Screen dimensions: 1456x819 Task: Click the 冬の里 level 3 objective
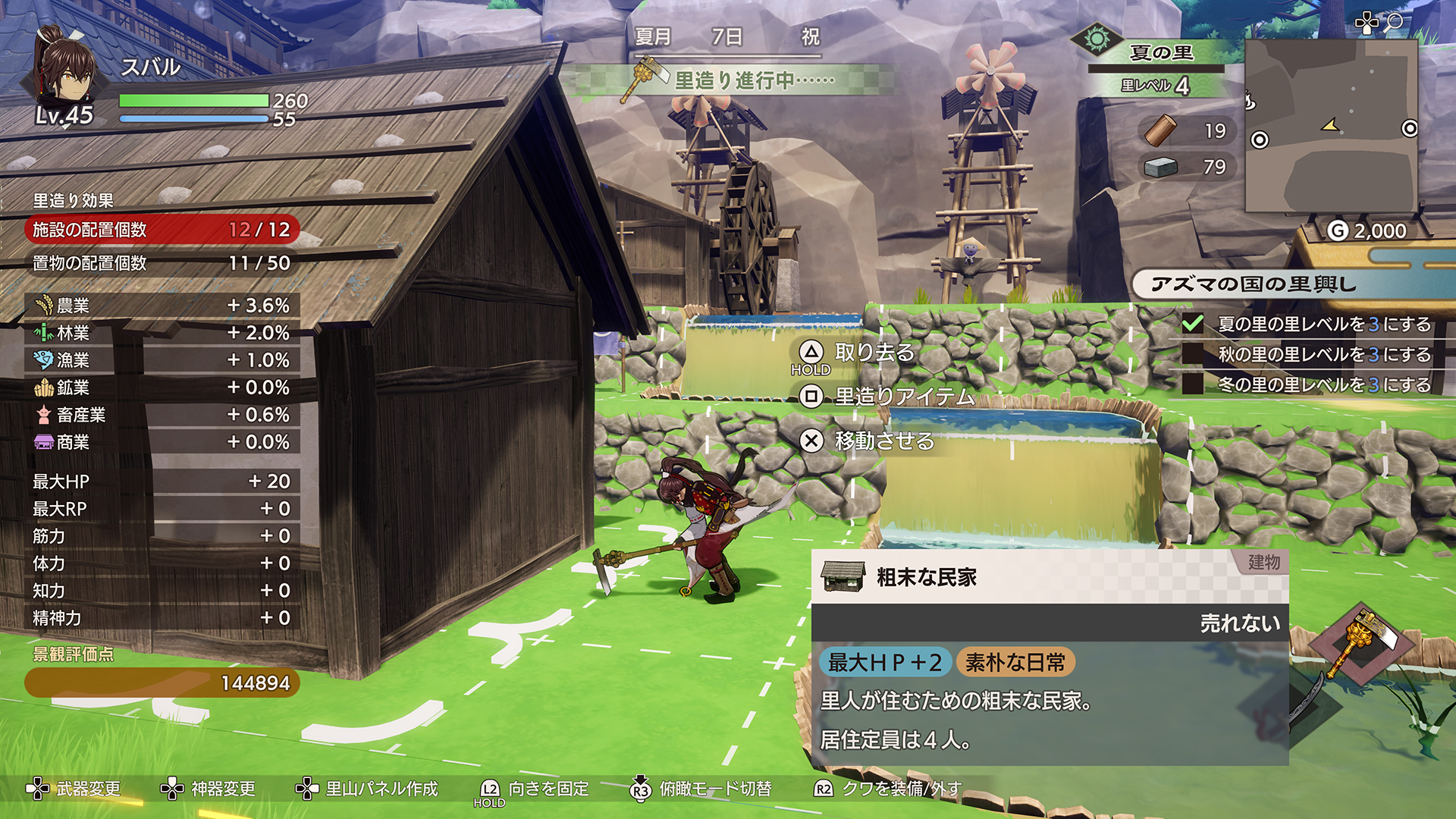coord(1323,384)
